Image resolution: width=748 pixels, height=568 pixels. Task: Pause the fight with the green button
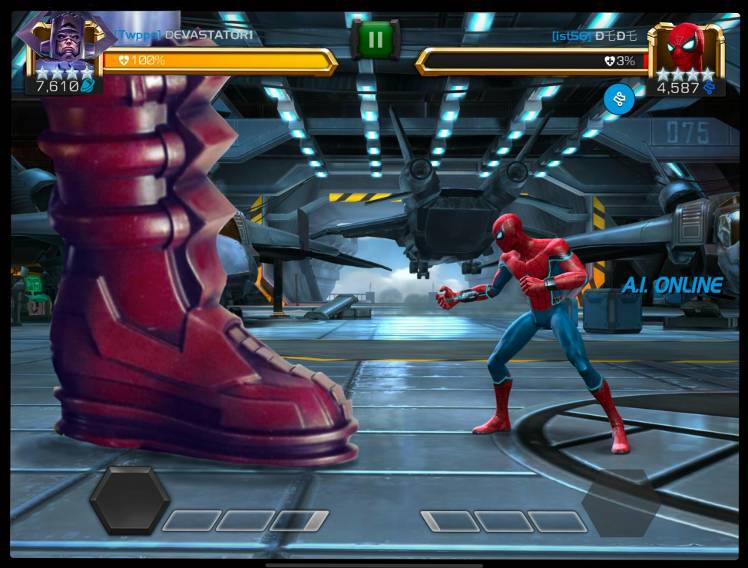375,40
